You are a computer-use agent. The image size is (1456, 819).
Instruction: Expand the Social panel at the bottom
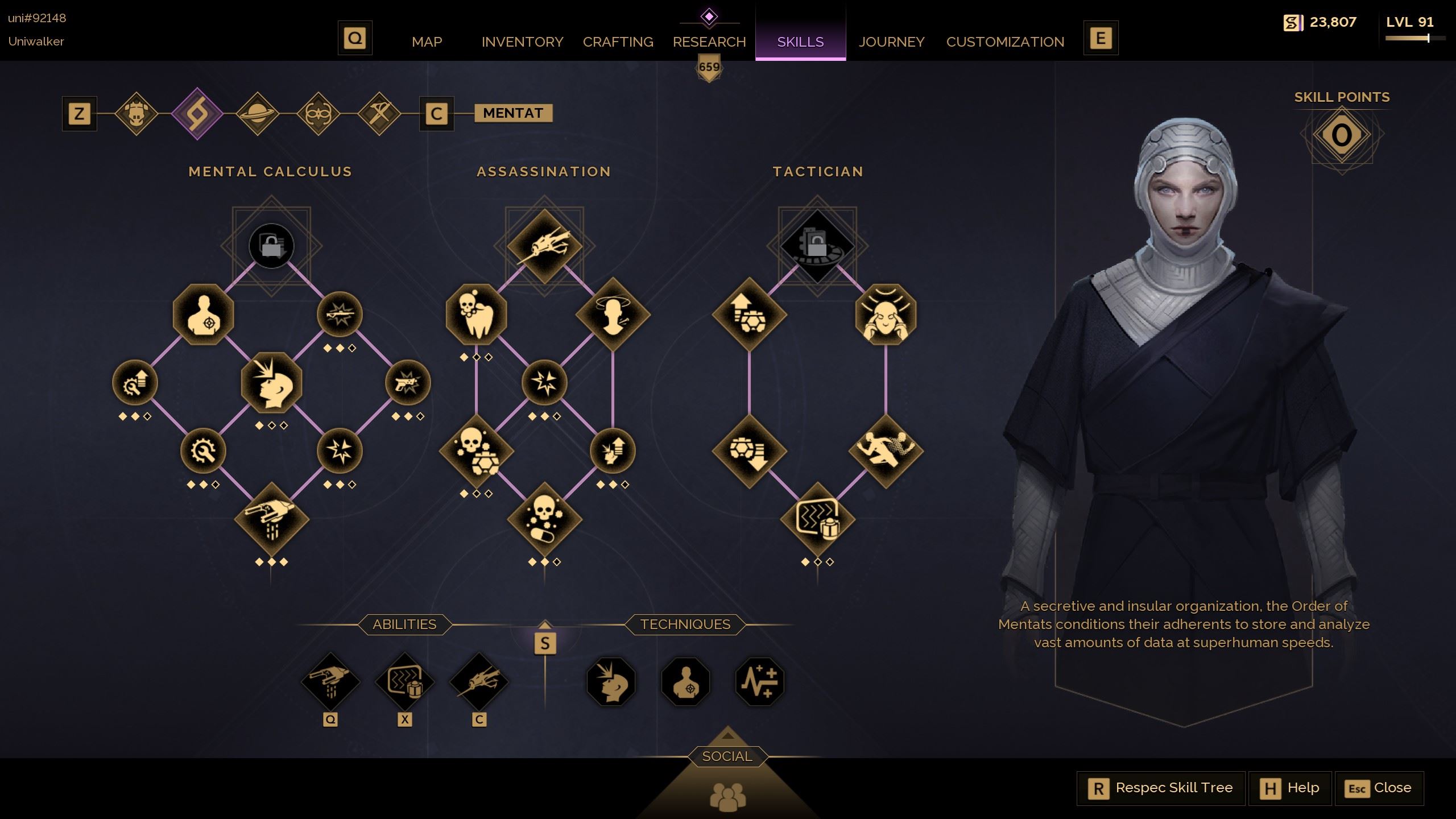(x=728, y=756)
